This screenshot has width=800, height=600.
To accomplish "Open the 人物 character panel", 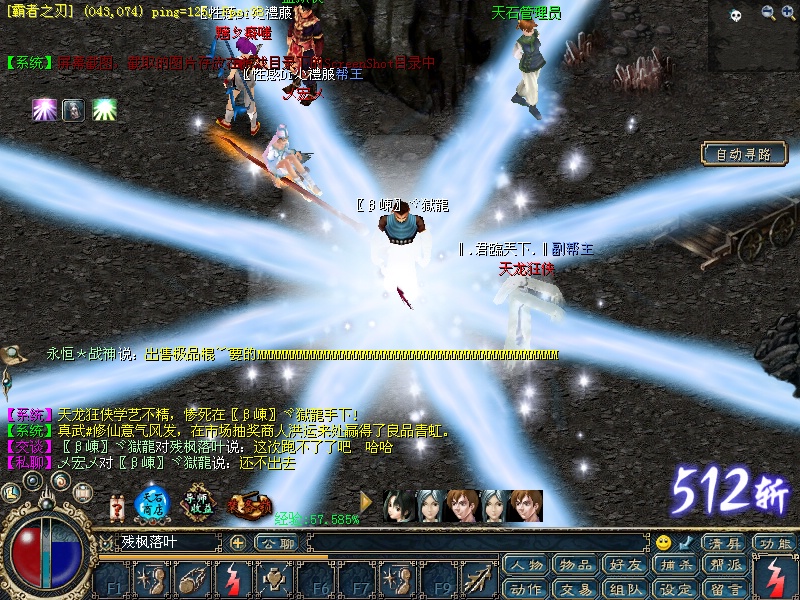I will pos(525,565).
